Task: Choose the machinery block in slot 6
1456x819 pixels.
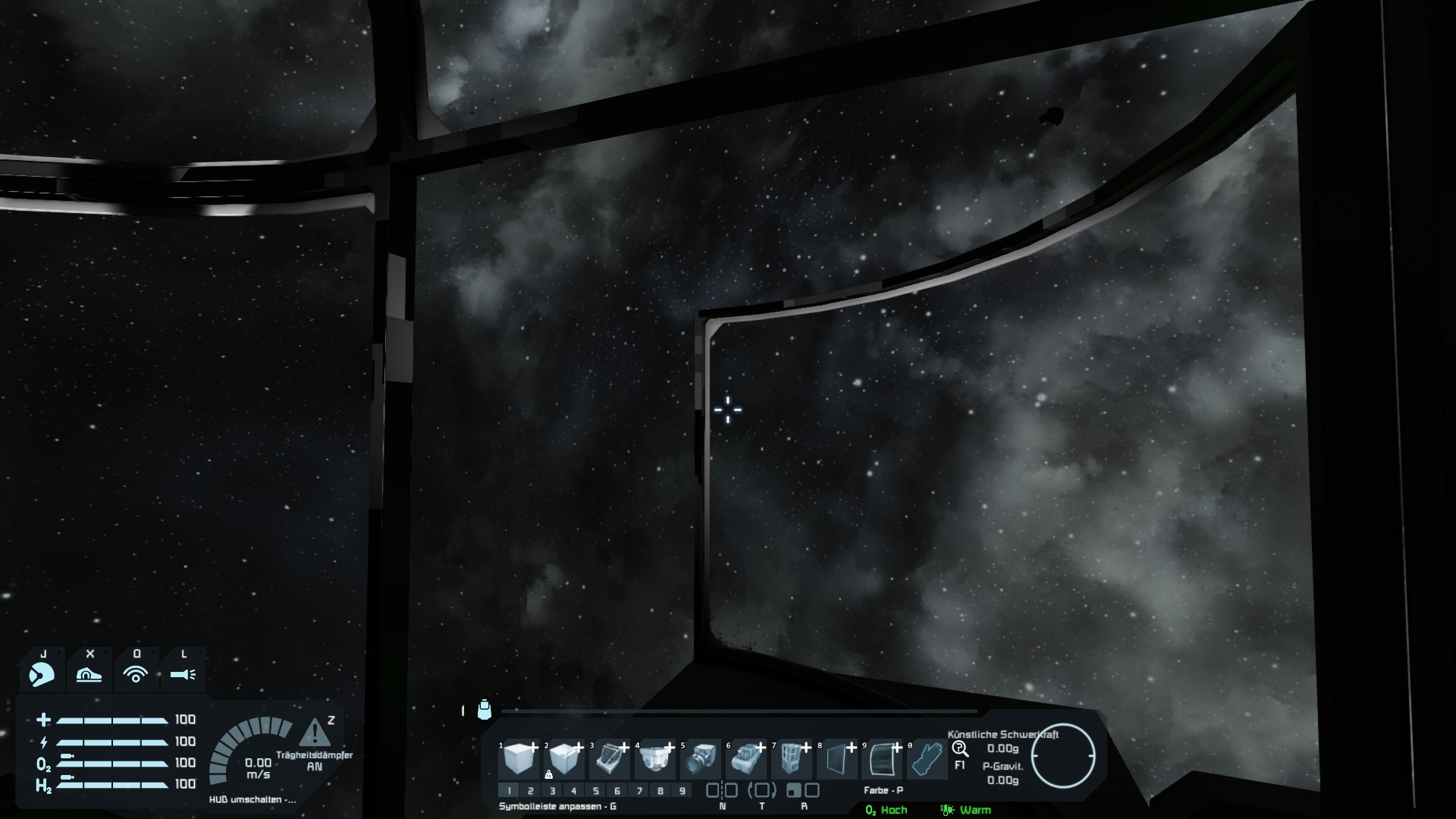Action: [746, 758]
